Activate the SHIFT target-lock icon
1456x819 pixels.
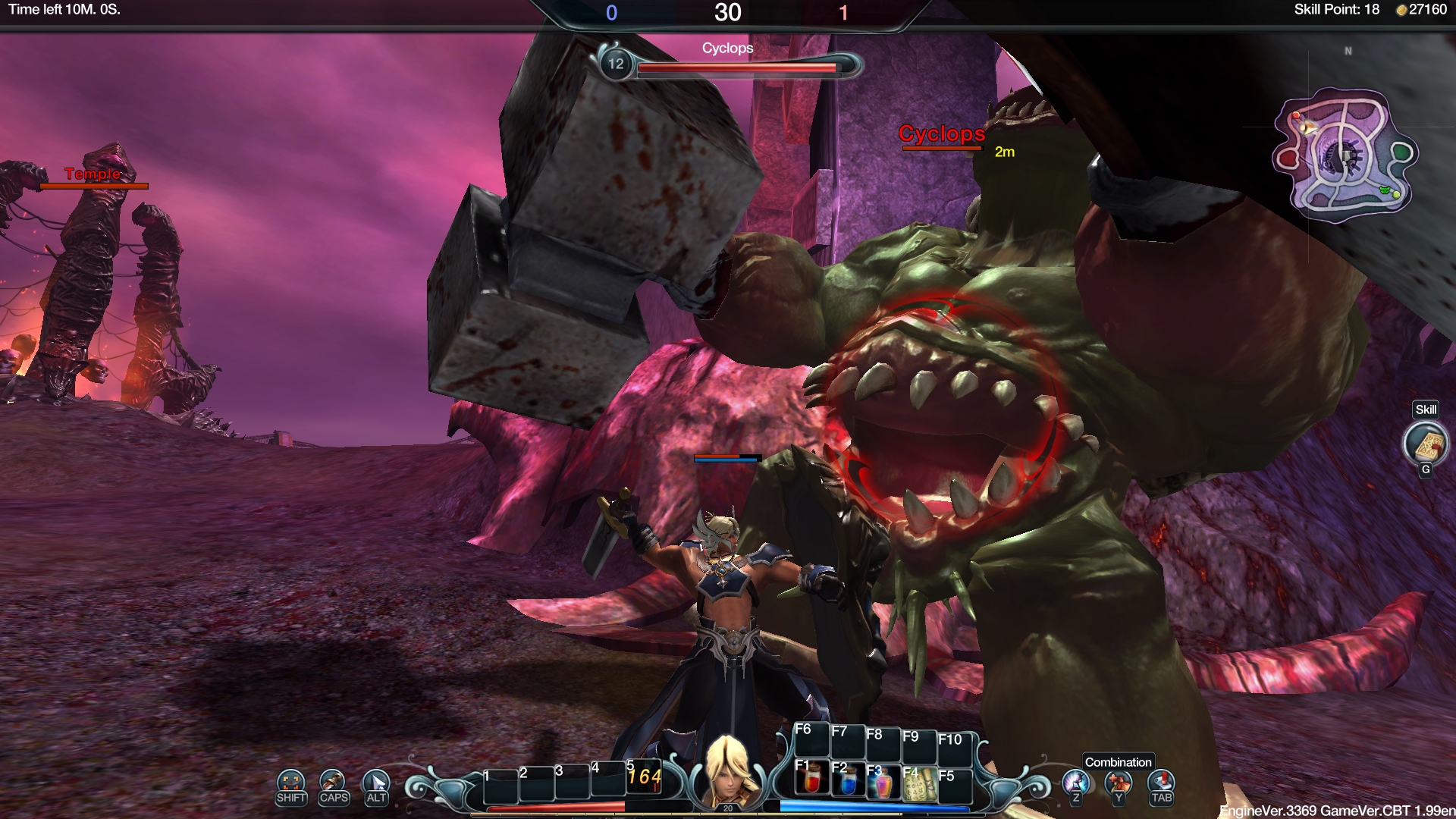click(x=291, y=781)
